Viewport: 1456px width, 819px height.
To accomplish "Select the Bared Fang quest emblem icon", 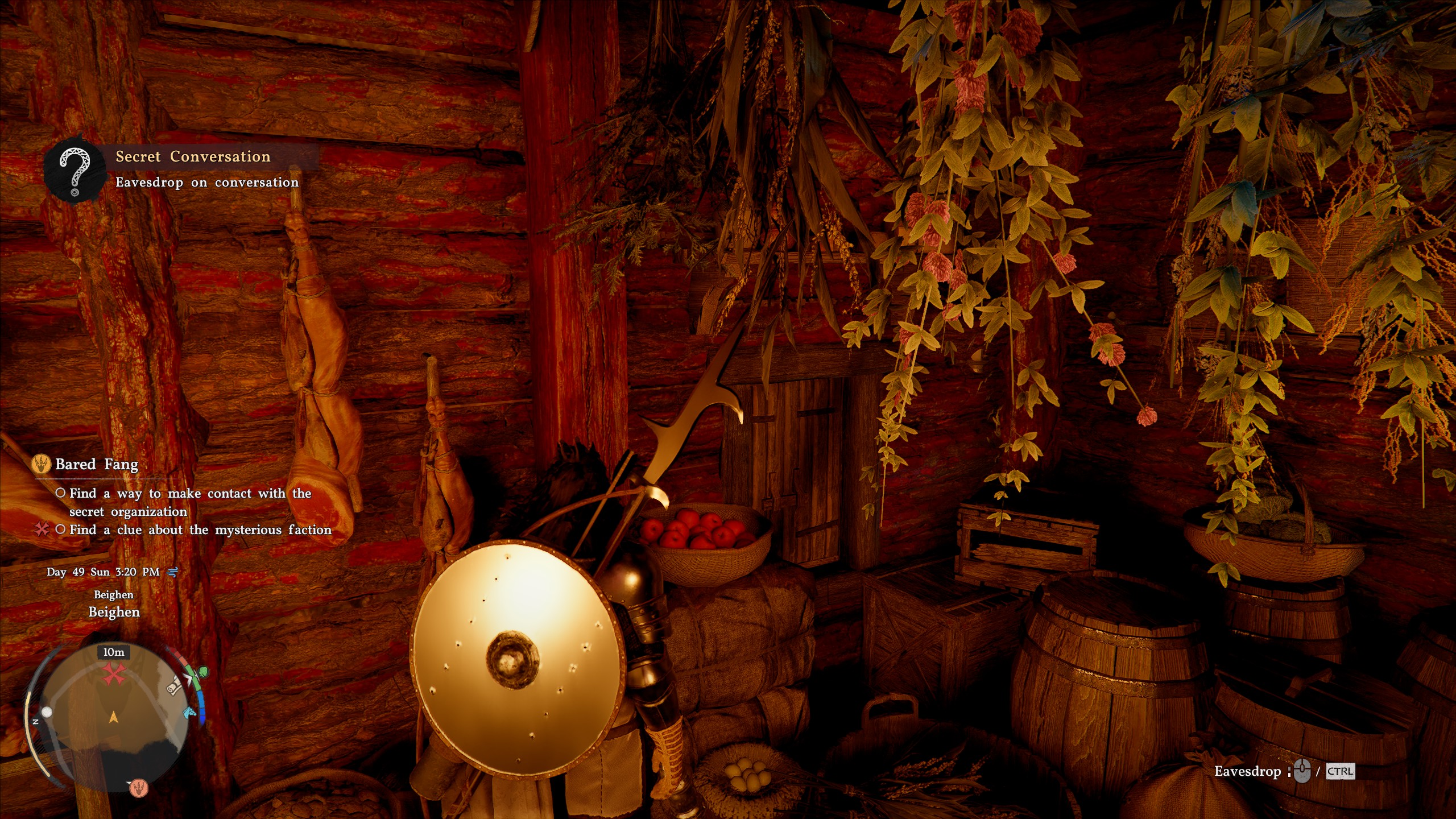I will (x=42, y=464).
